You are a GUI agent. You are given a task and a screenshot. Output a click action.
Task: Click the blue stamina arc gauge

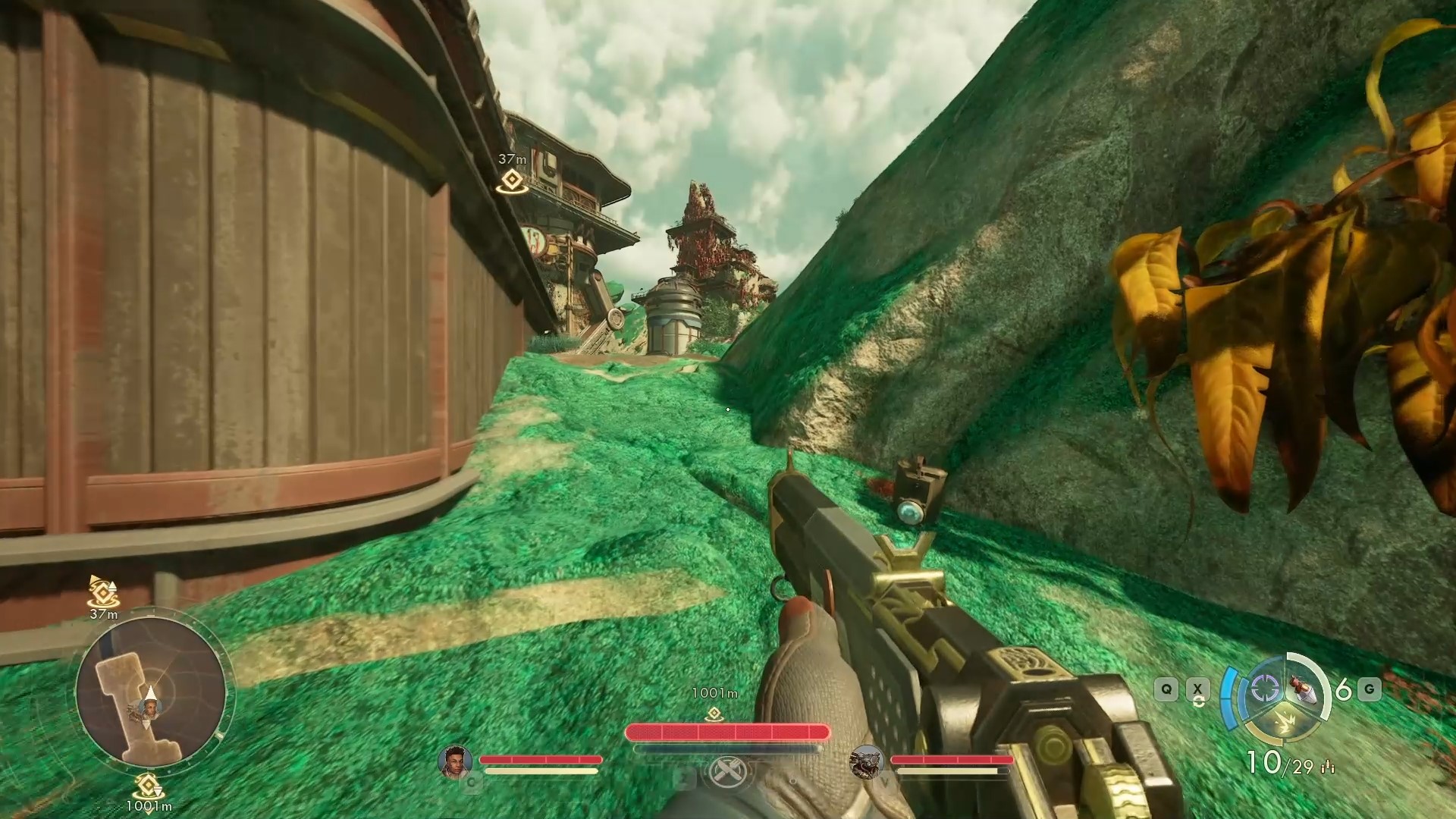point(1230,696)
